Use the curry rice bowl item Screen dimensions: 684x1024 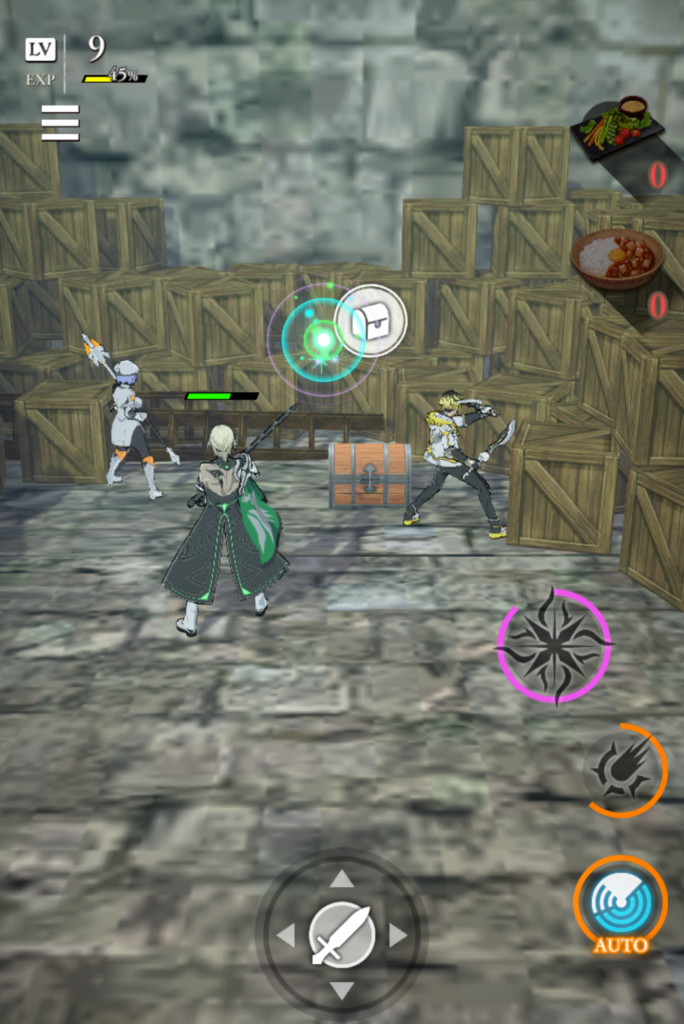pyautogui.click(x=617, y=259)
